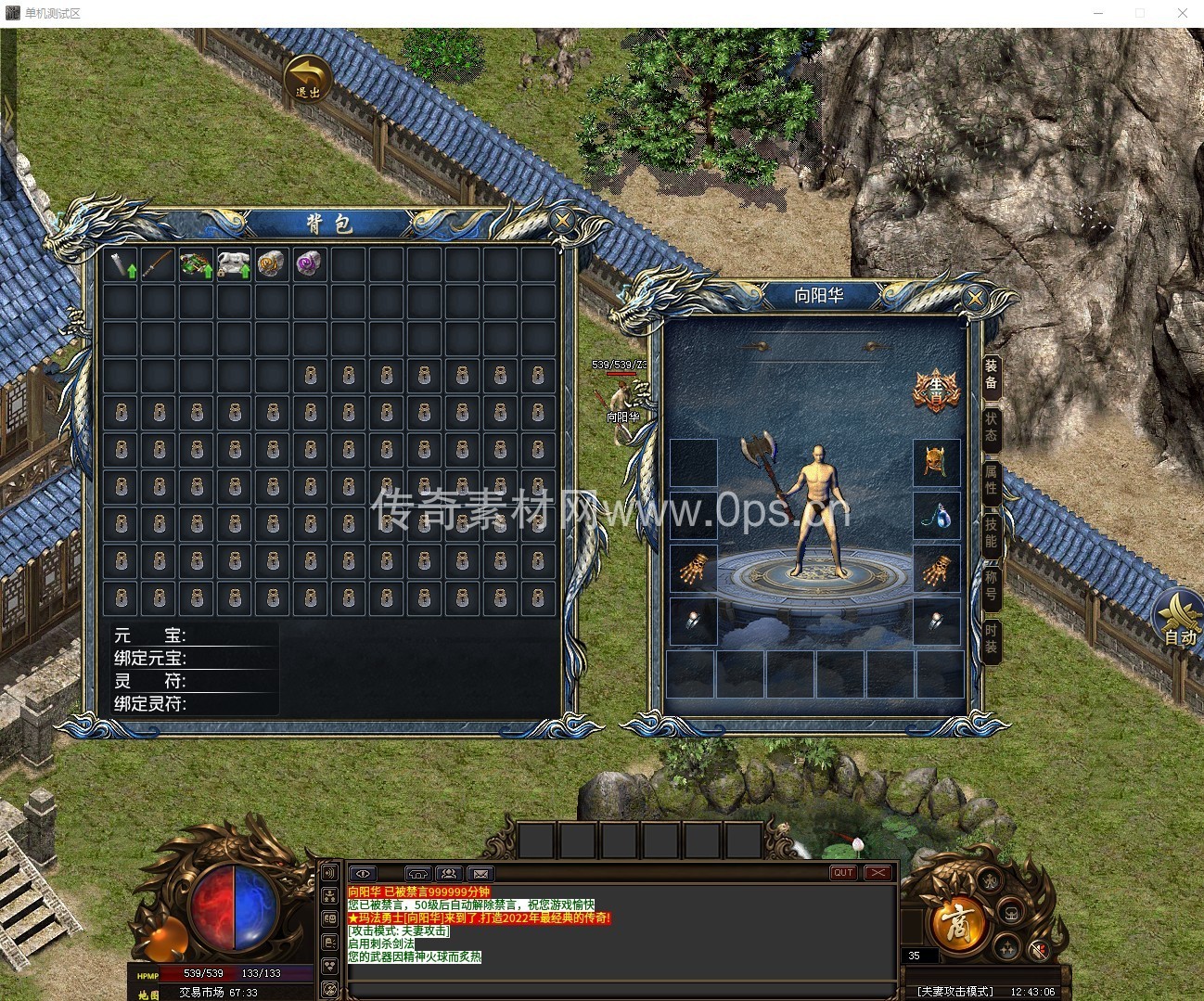Switch to the 时装 fashion tab
1204x1001 pixels.
[x=991, y=638]
